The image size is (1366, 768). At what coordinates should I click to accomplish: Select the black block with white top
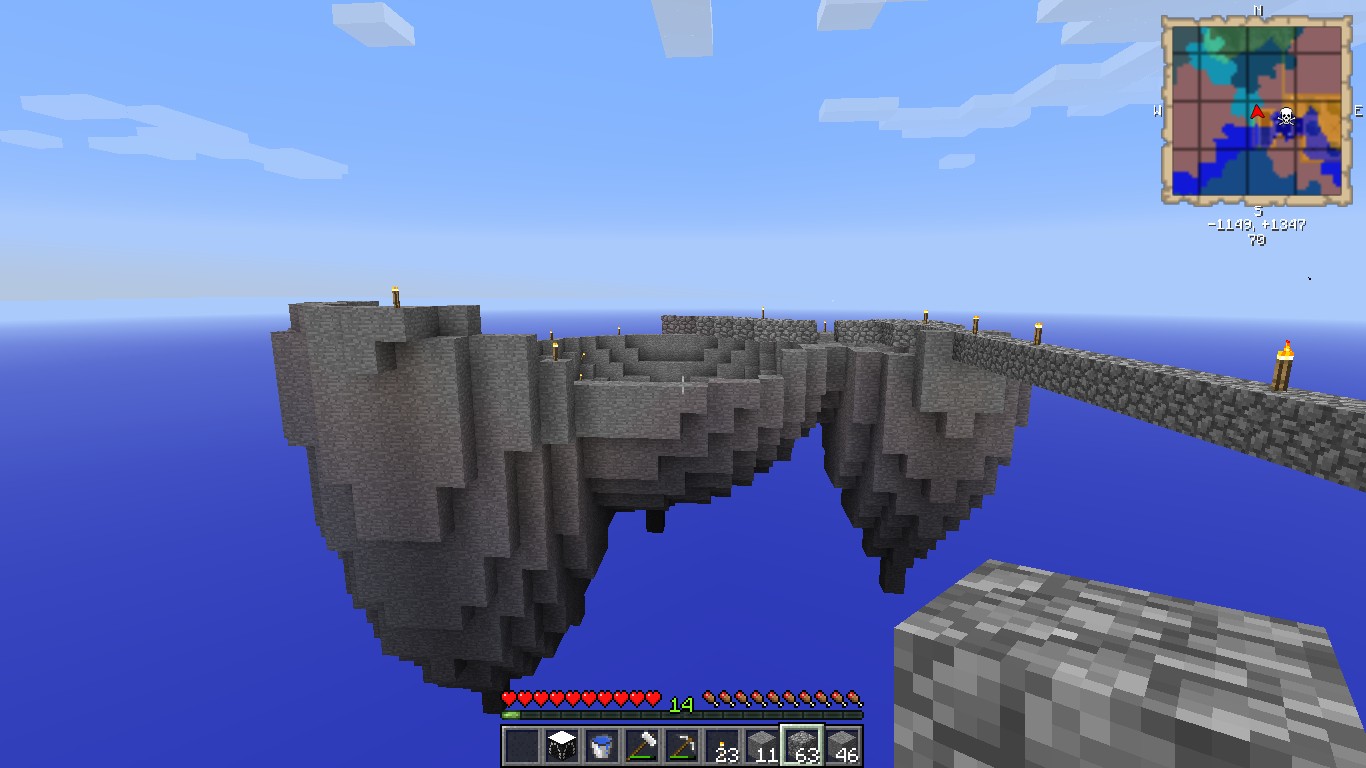[x=562, y=746]
